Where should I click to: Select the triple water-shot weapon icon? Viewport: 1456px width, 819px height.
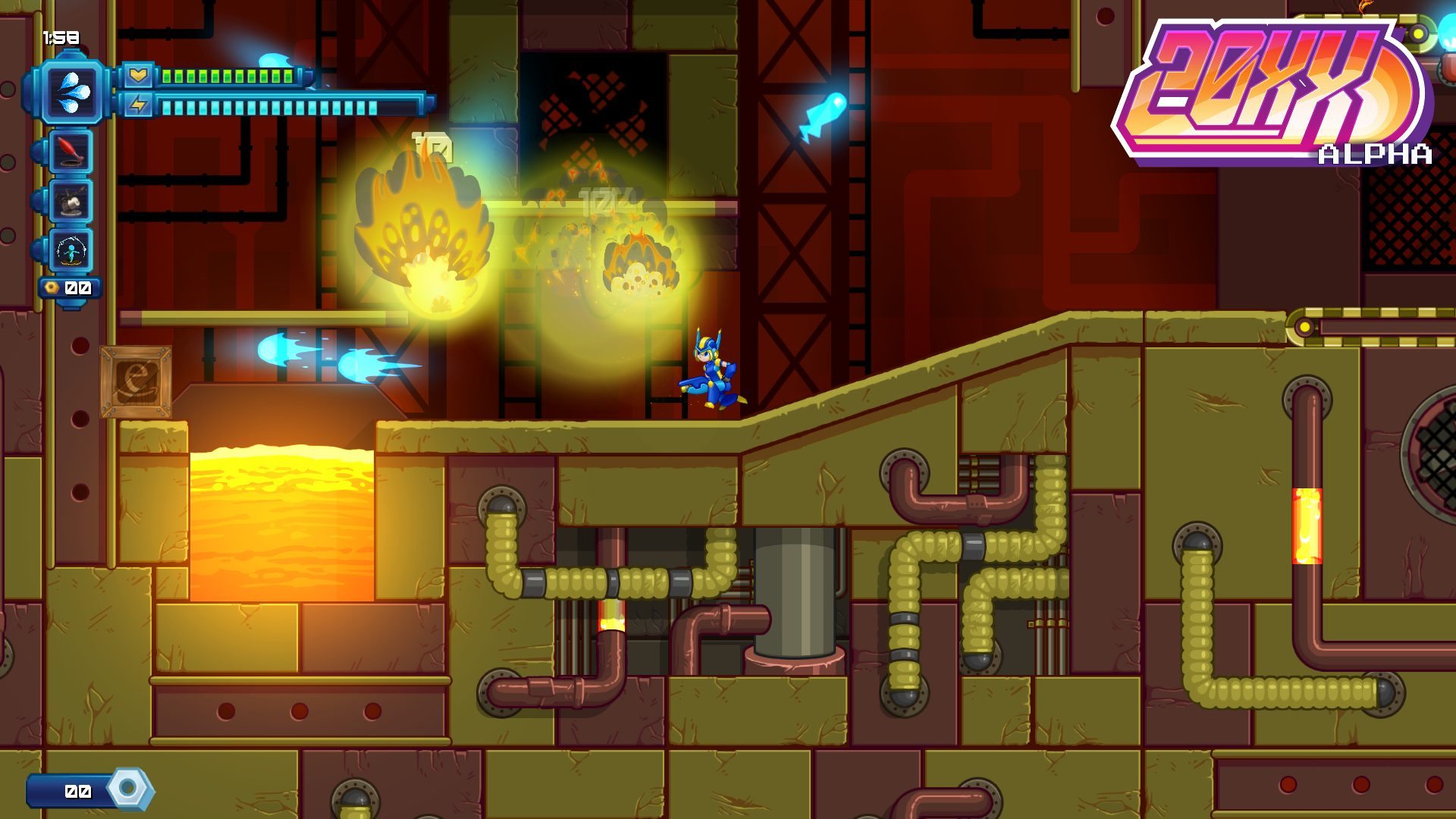[73, 92]
